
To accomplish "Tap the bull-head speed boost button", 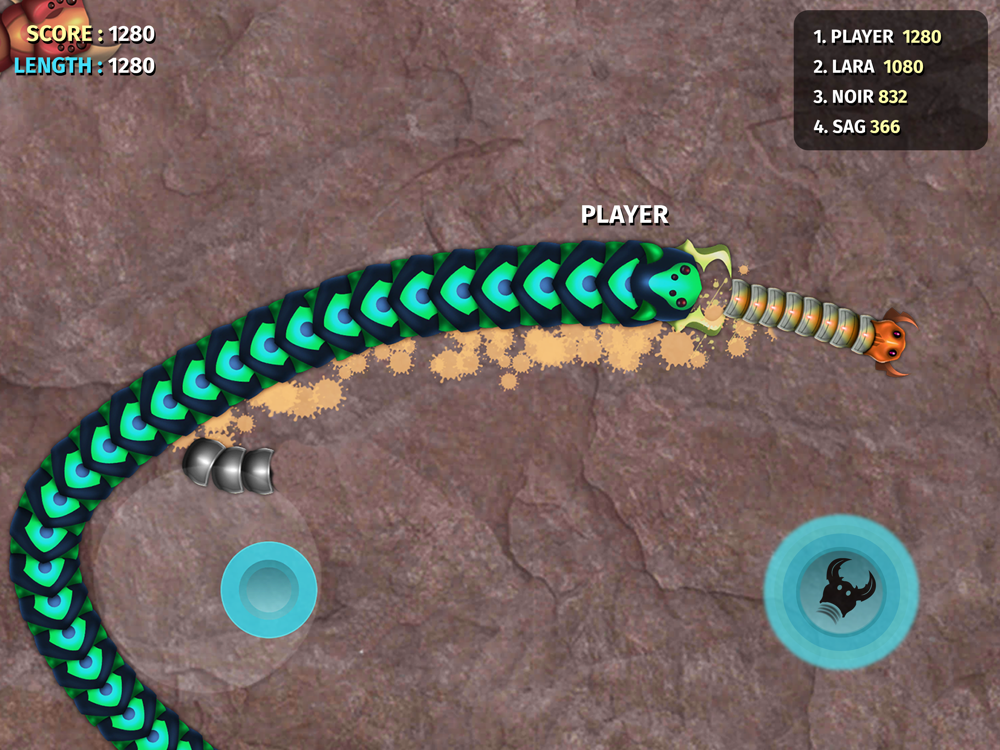I will [x=841, y=590].
